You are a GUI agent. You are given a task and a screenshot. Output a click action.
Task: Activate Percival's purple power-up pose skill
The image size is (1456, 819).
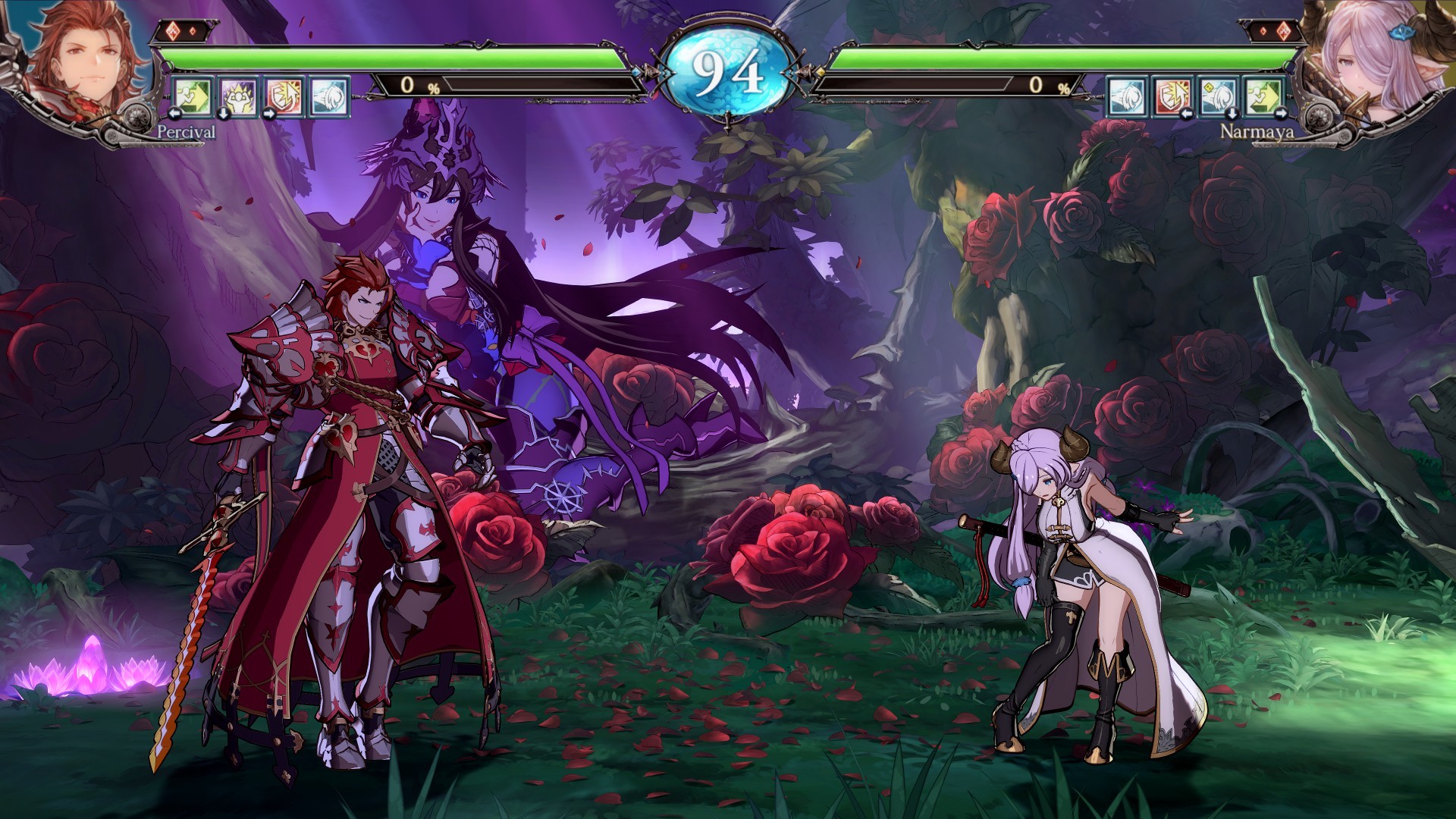coord(238,95)
